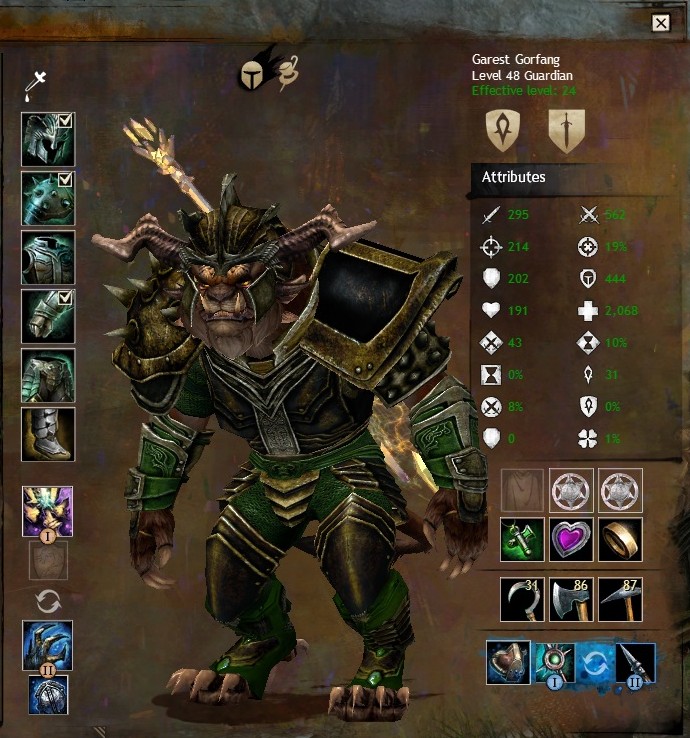Select the purple heart amulet slot
690x738 pixels.
571,539
